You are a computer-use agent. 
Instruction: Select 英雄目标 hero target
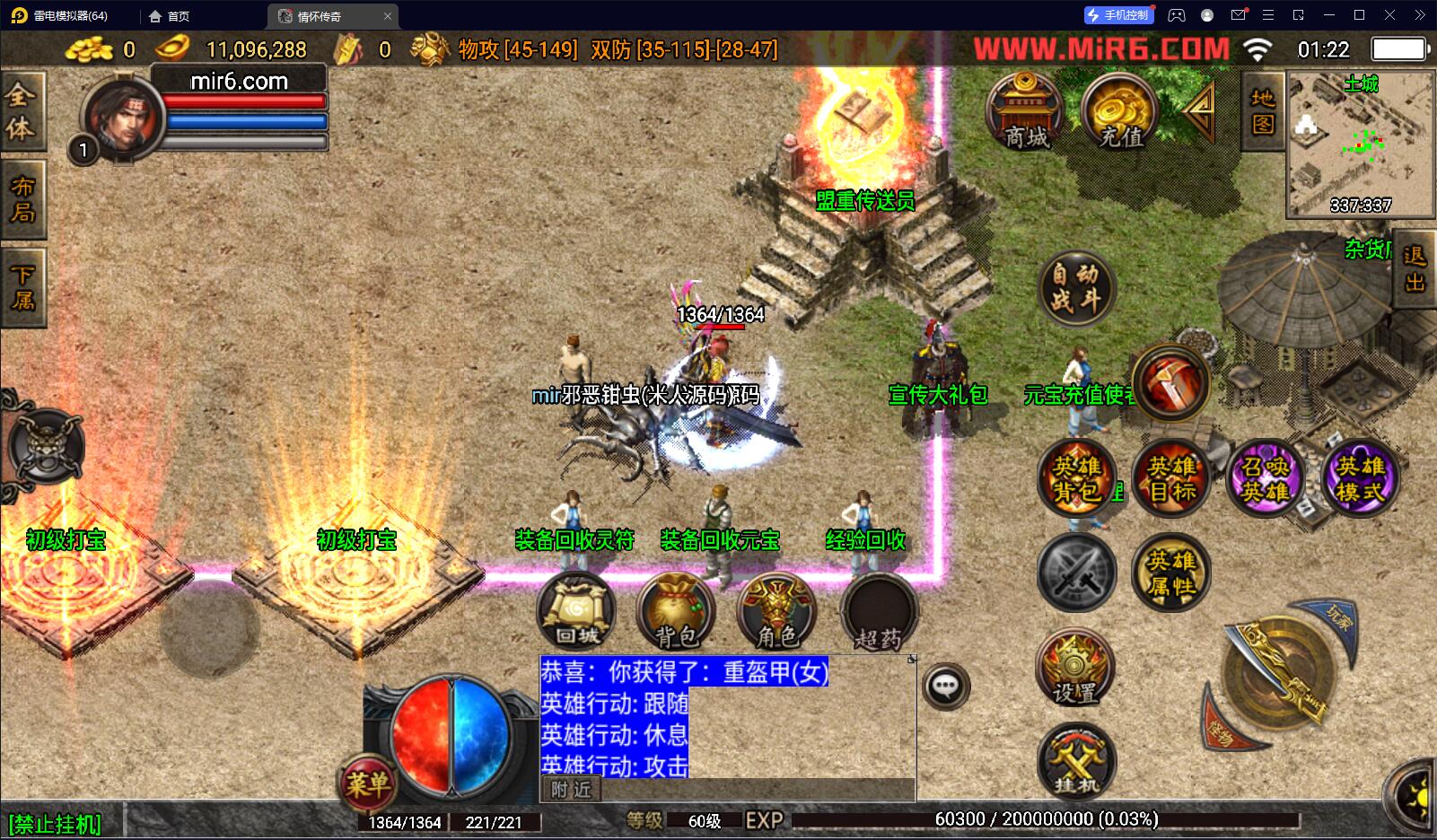coord(1171,478)
